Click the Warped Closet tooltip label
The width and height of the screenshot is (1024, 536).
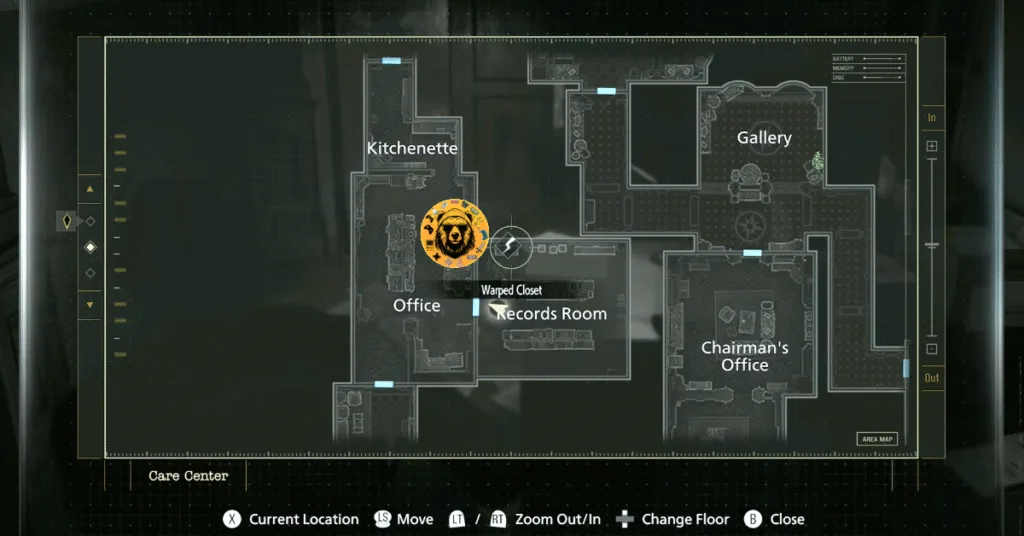coord(511,290)
